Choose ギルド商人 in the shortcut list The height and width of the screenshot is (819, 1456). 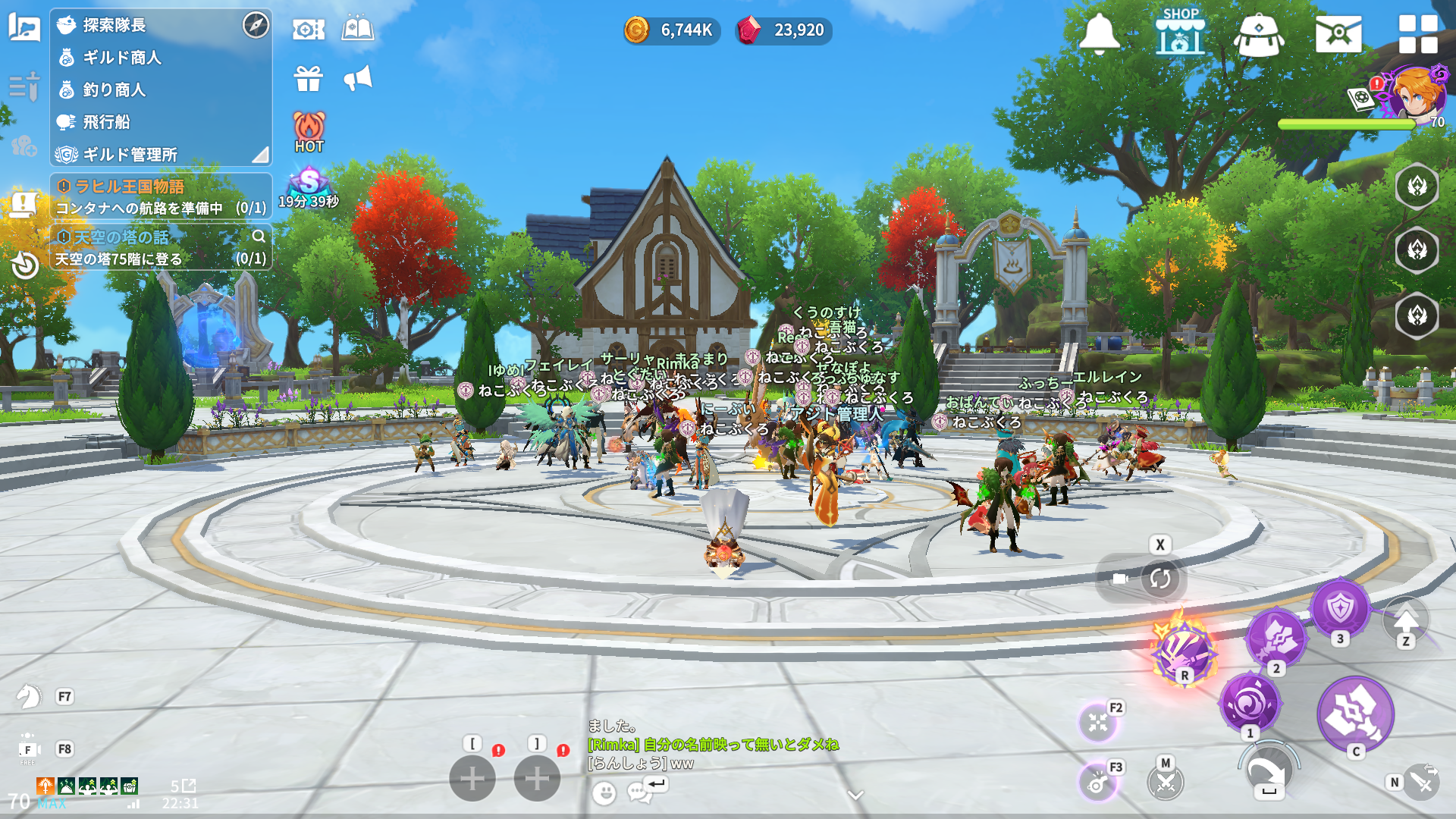121,58
